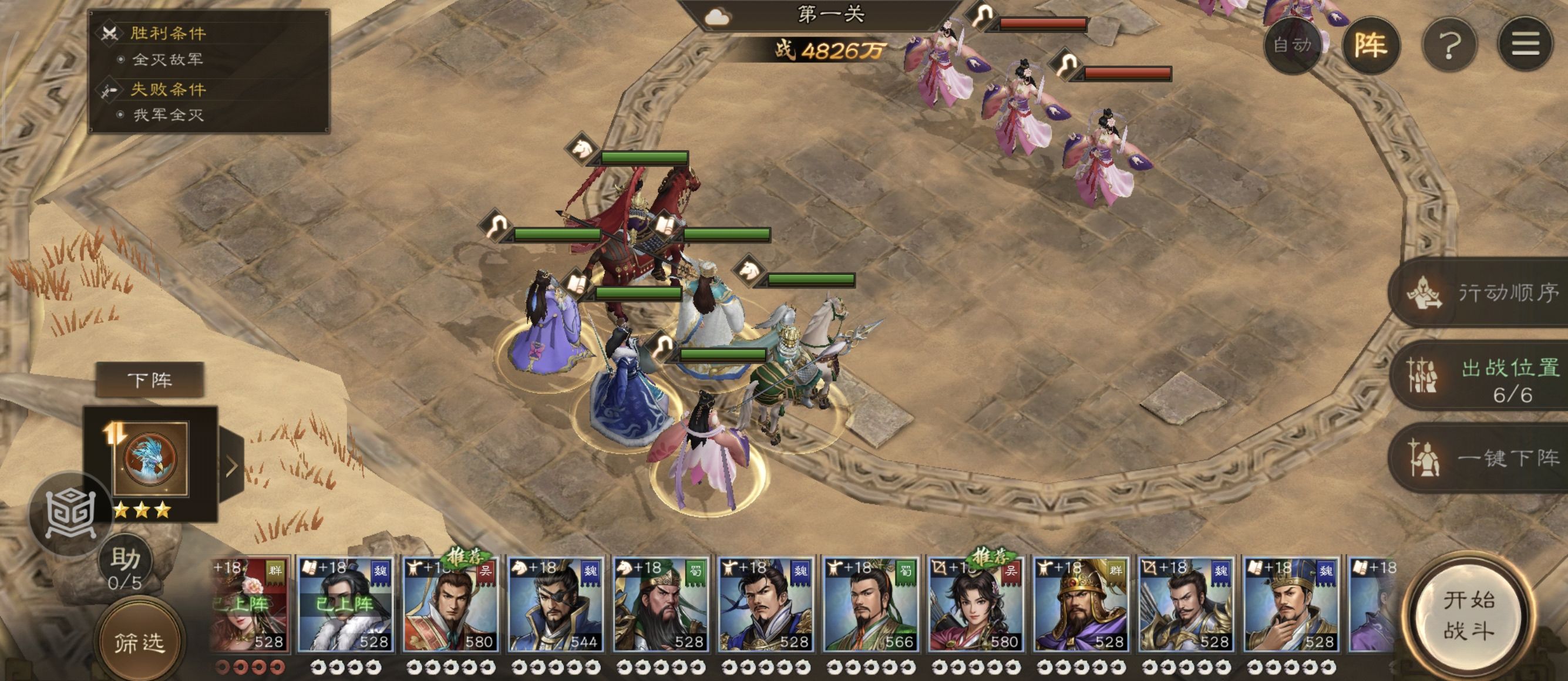Expand the arrow beside phoenix slot

[232, 466]
